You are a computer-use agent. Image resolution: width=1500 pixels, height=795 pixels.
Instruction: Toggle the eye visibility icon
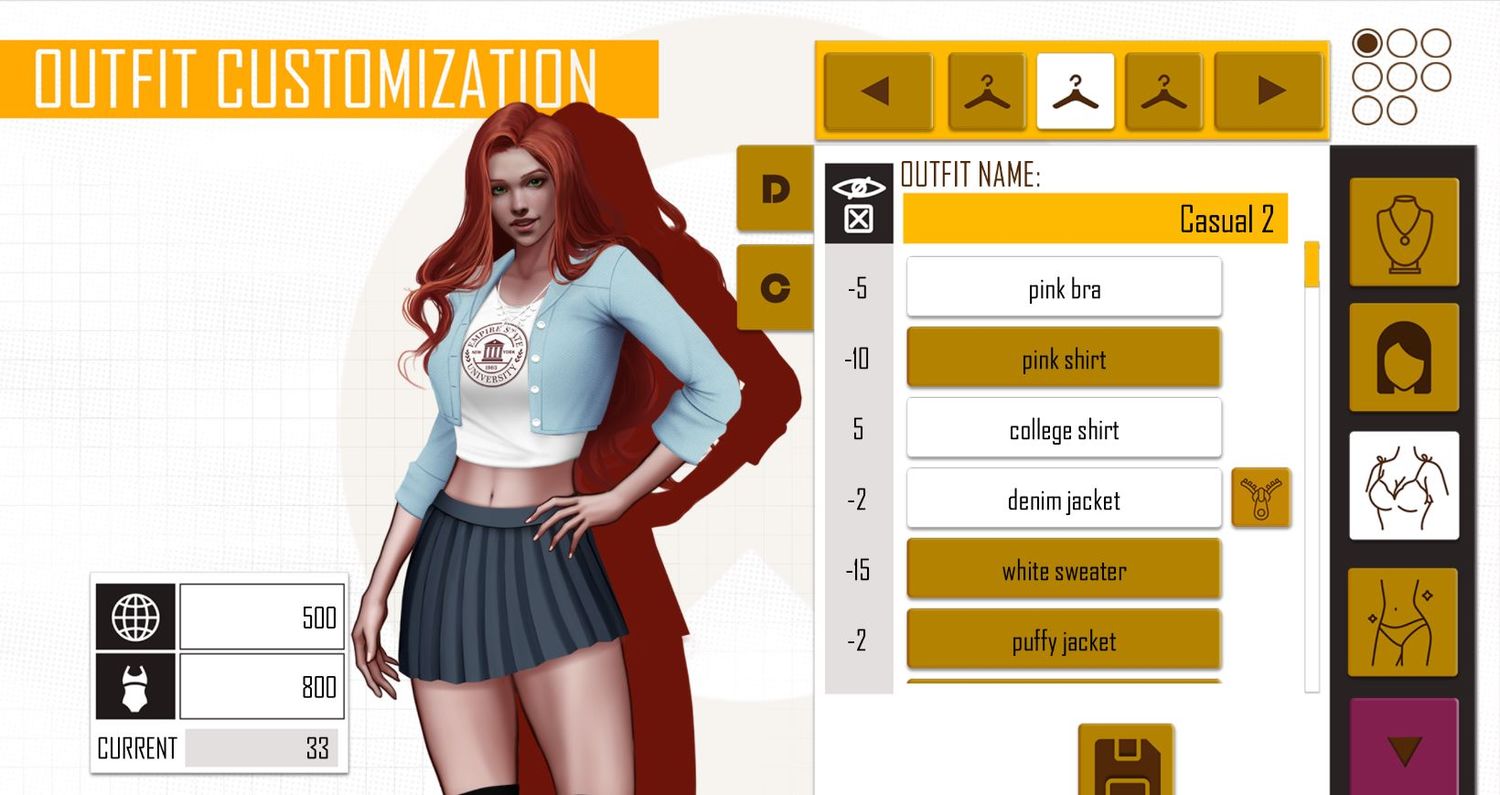(x=858, y=187)
